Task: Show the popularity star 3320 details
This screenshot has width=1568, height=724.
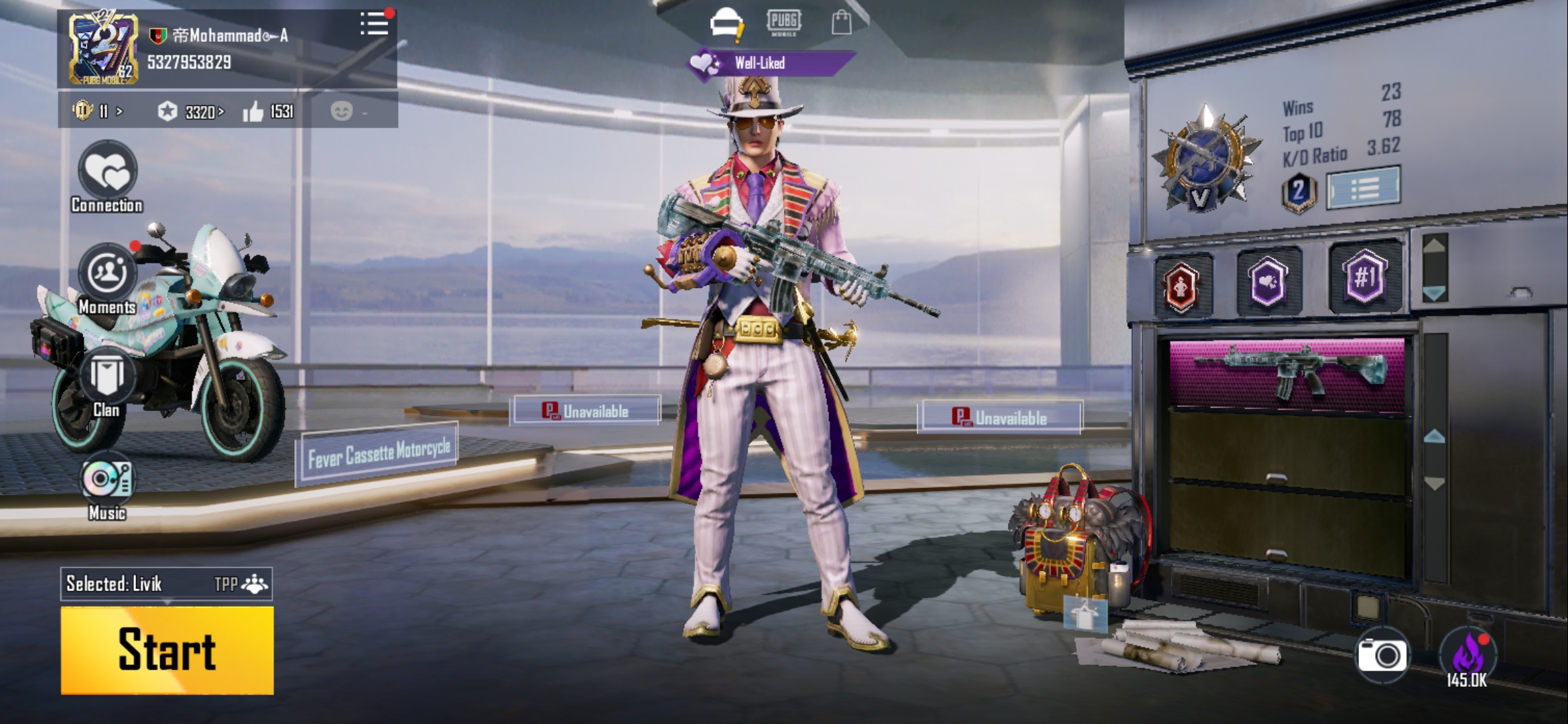Action: (191, 111)
